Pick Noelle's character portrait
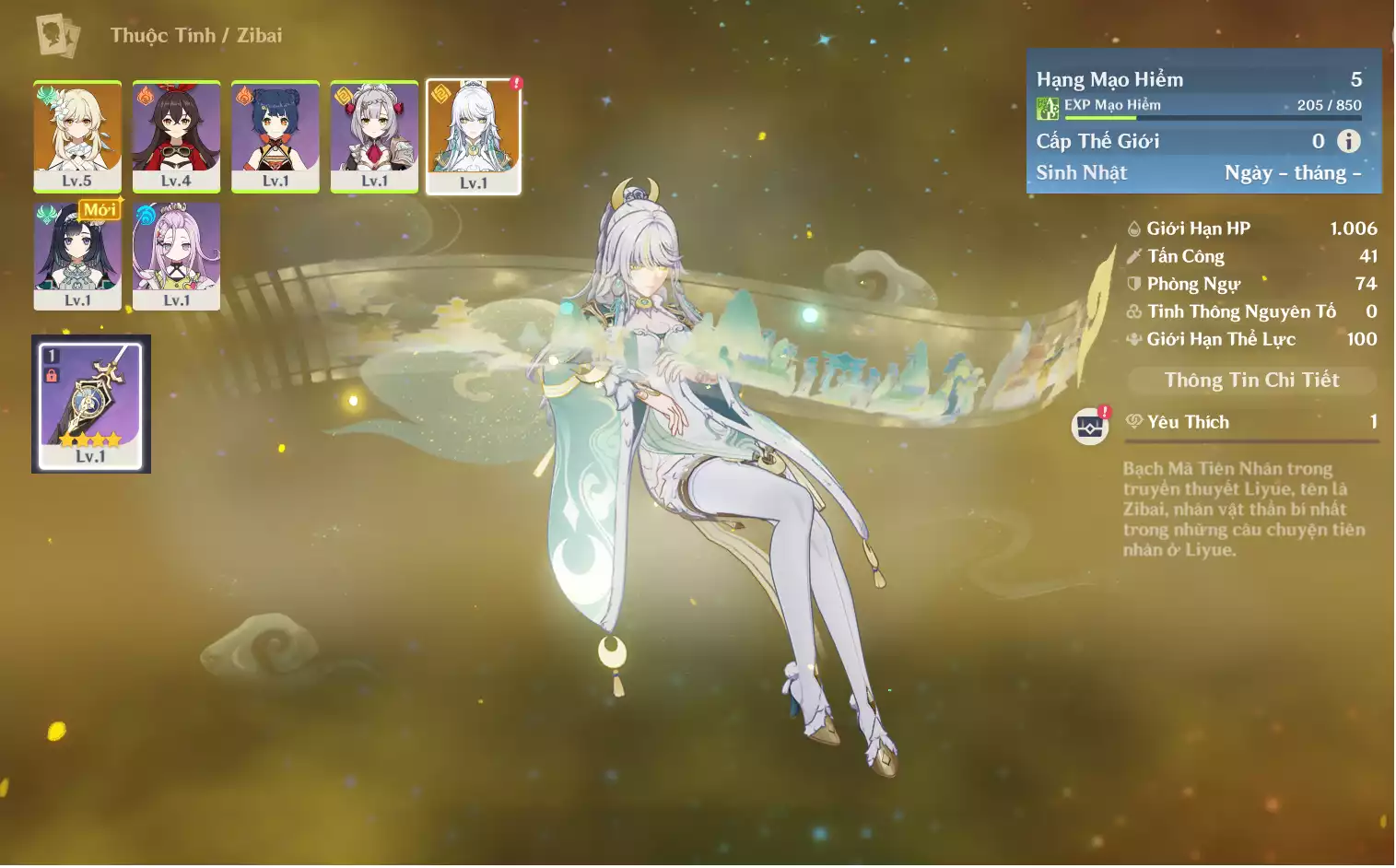The width and height of the screenshot is (1396, 868). click(x=374, y=135)
